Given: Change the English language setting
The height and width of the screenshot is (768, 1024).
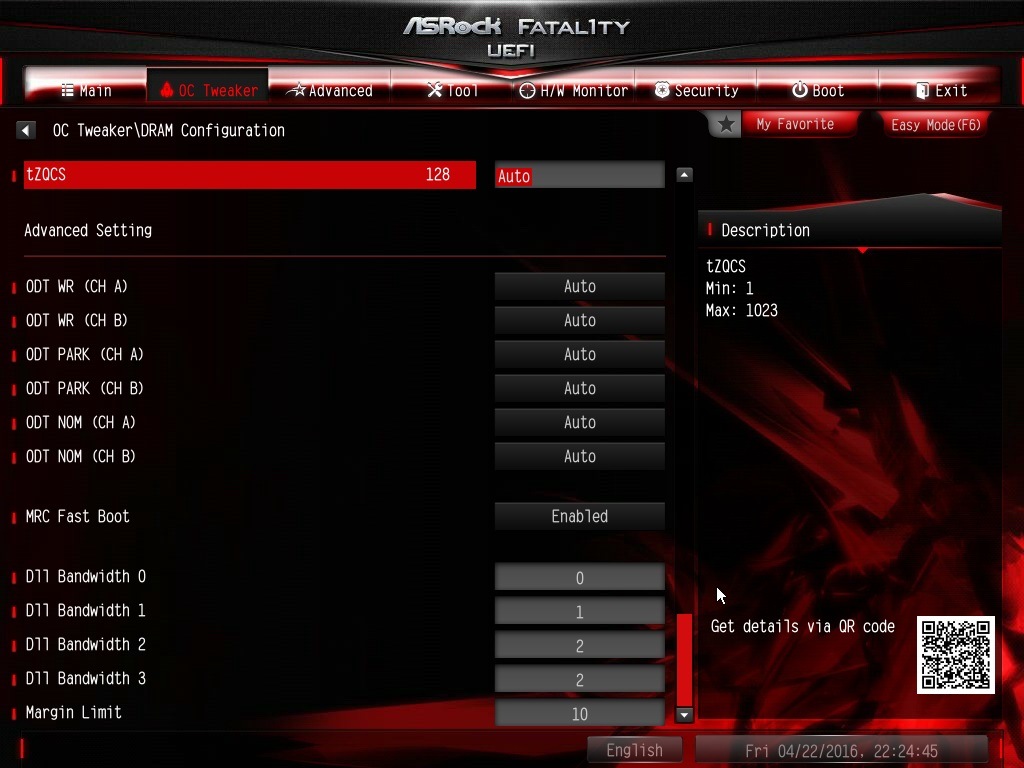Looking at the screenshot, I should pyautogui.click(x=634, y=750).
